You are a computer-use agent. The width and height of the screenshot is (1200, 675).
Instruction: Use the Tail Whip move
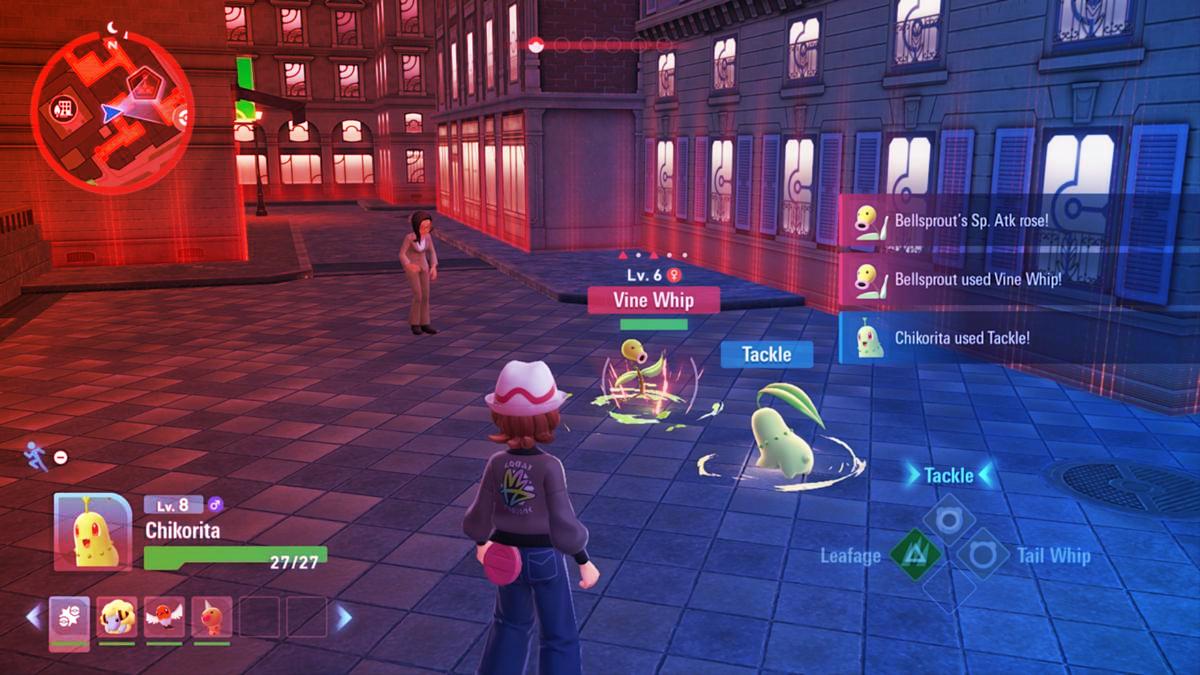[x=982, y=554]
